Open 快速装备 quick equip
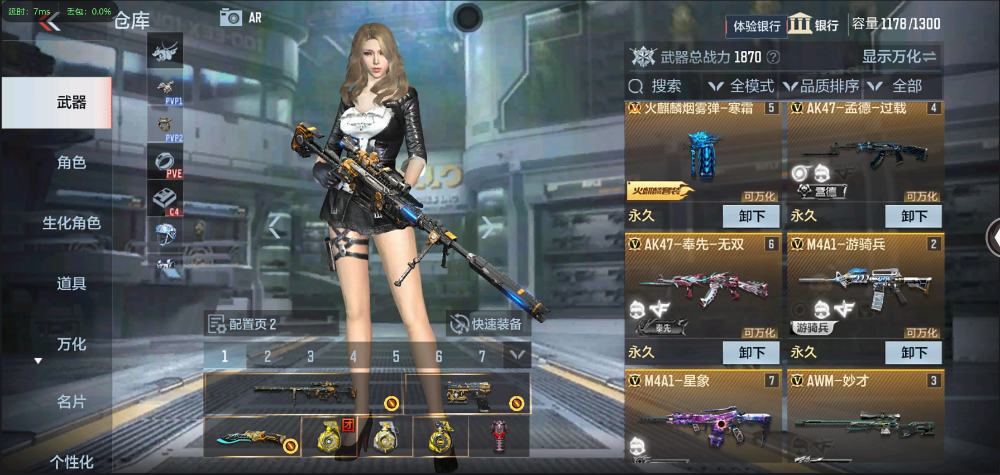 tap(486, 324)
